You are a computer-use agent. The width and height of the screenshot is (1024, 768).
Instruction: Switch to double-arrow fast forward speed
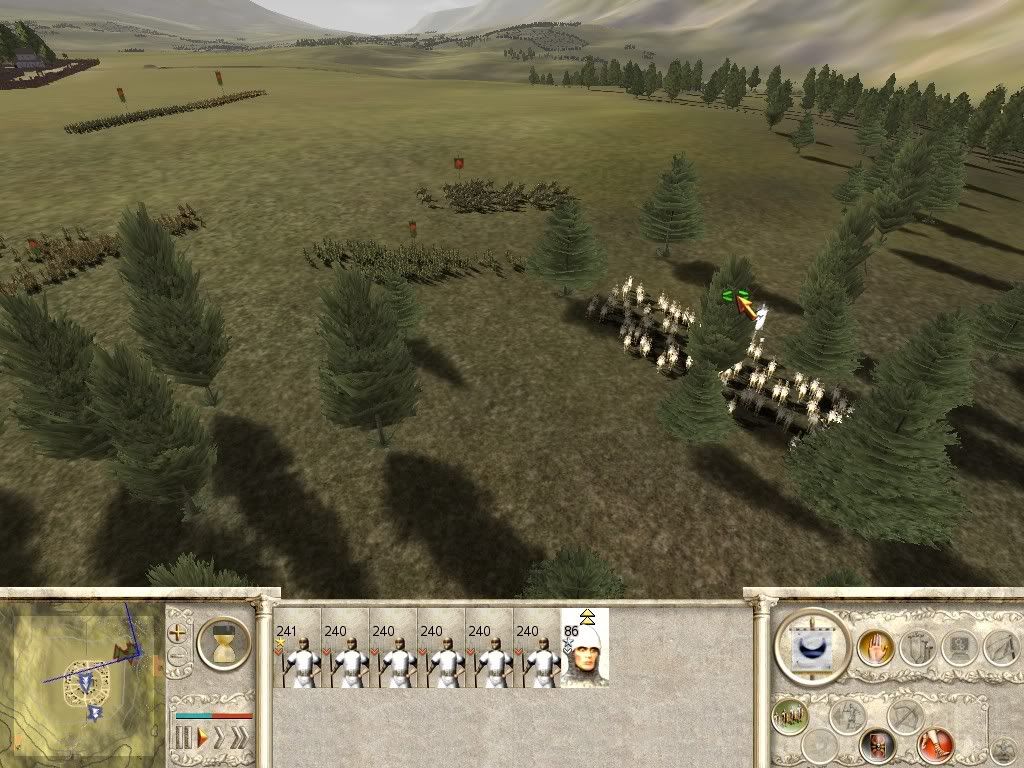(220, 739)
